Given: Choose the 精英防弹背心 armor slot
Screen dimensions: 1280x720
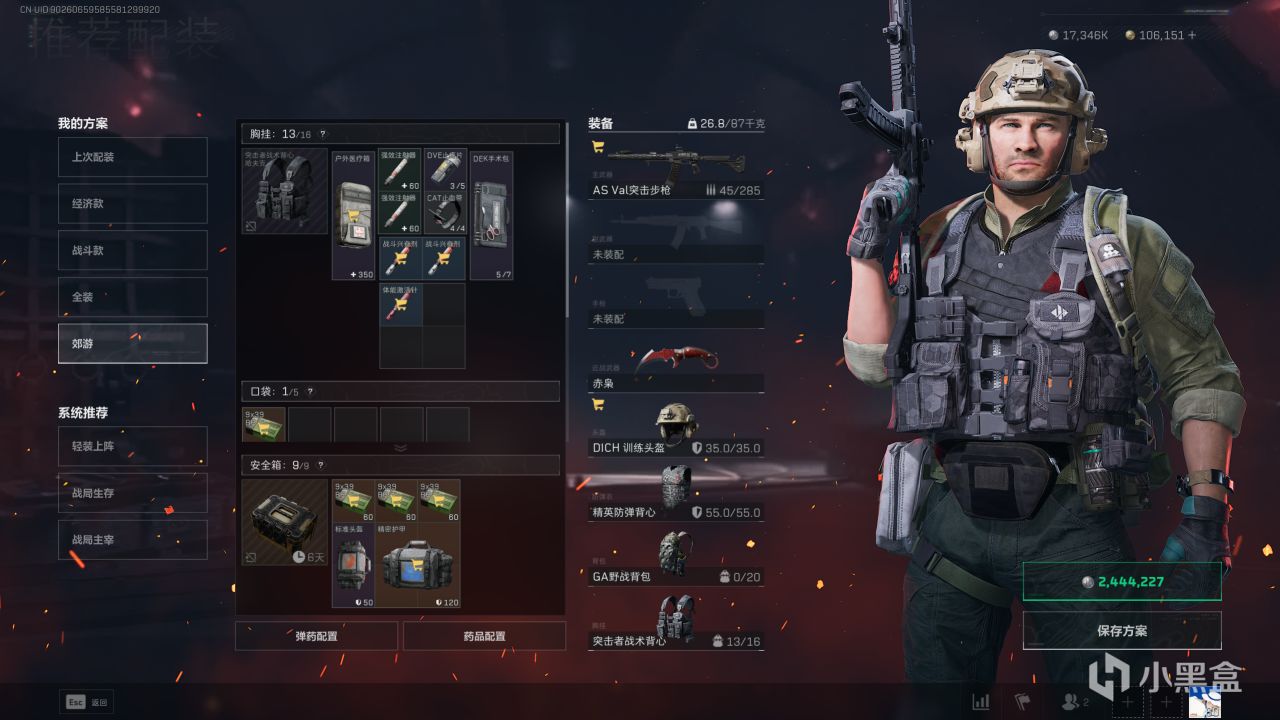Looking at the screenshot, I should (676, 493).
